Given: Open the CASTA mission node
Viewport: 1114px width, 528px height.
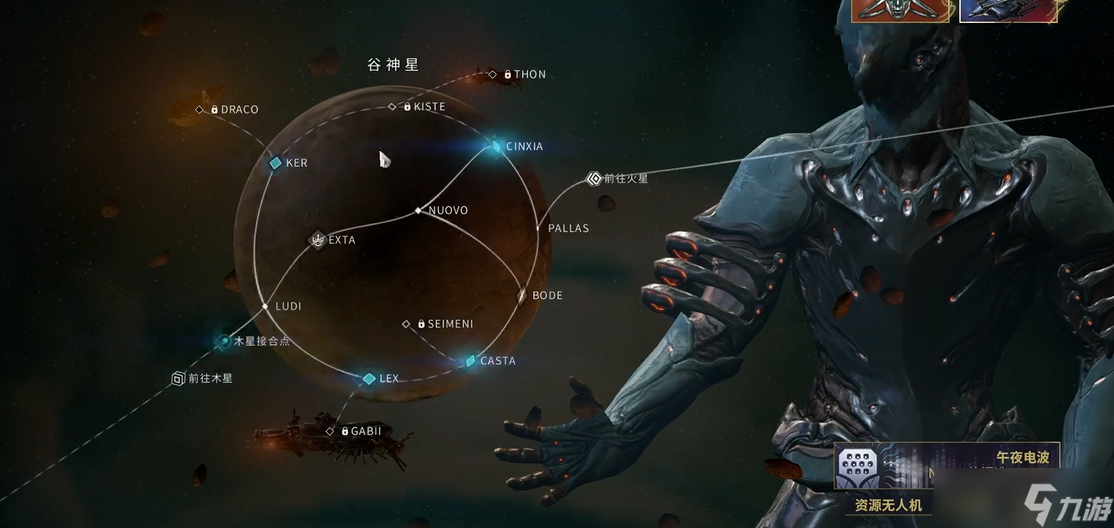Looking at the screenshot, I should click(x=471, y=361).
